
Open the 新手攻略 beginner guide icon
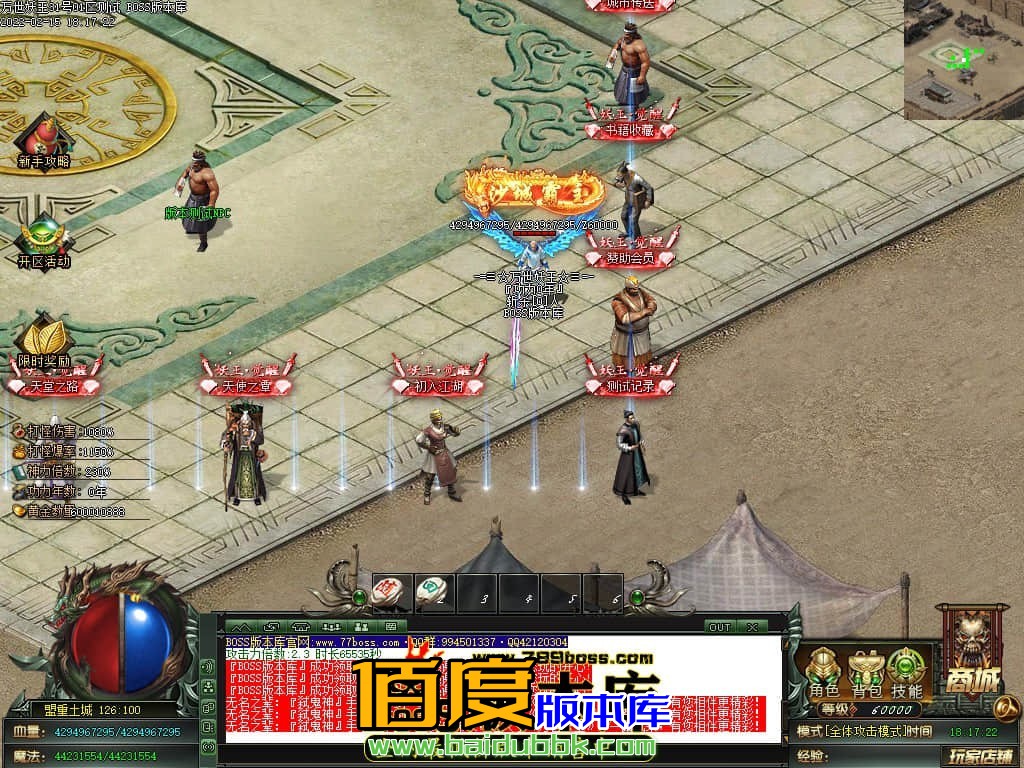[x=43, y=138]
